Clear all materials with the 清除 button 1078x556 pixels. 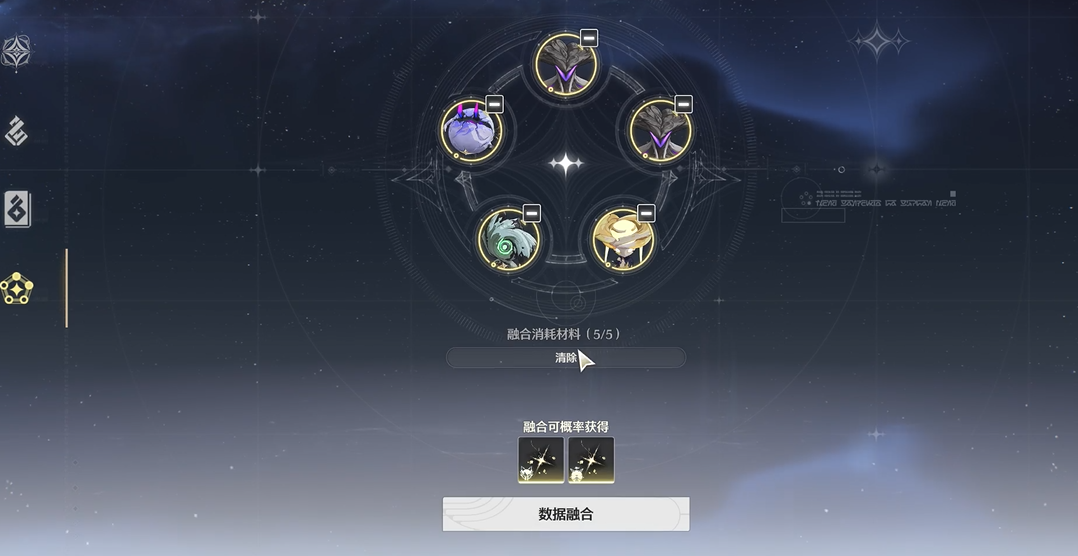click(x=566, y=358)
